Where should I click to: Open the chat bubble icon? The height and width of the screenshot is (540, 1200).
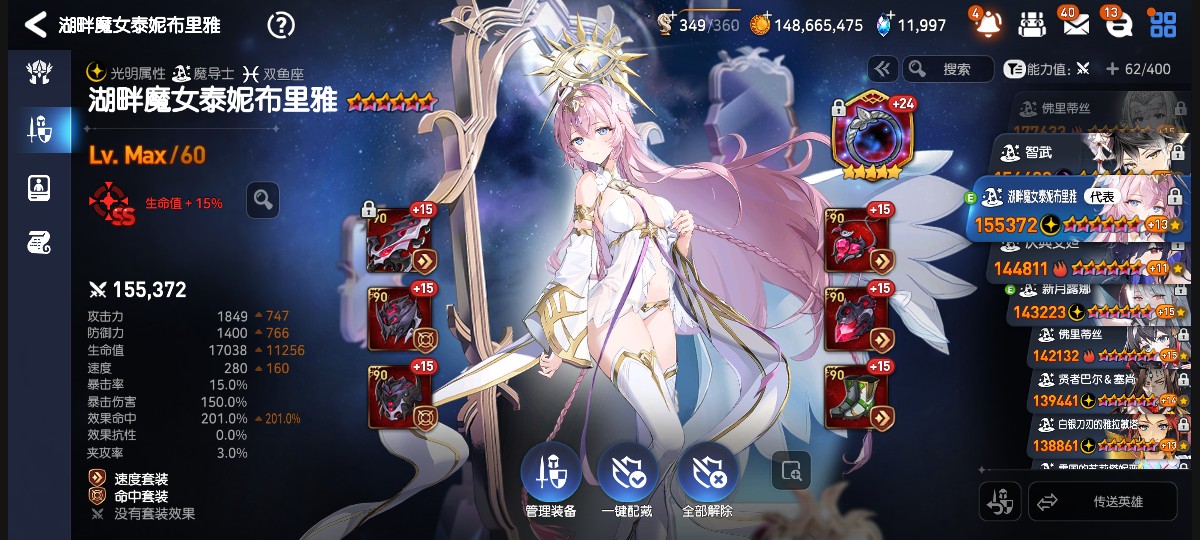[1117, 23]
